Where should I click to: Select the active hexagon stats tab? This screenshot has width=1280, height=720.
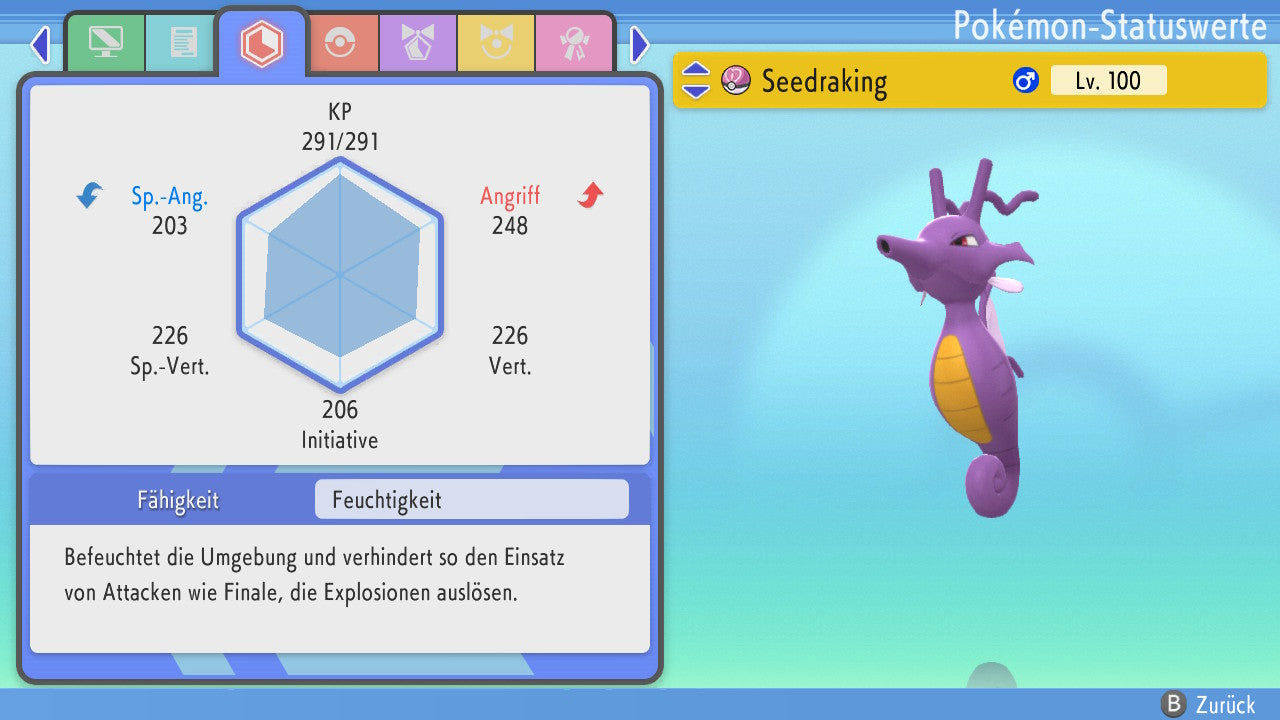[x=262, y=42]
